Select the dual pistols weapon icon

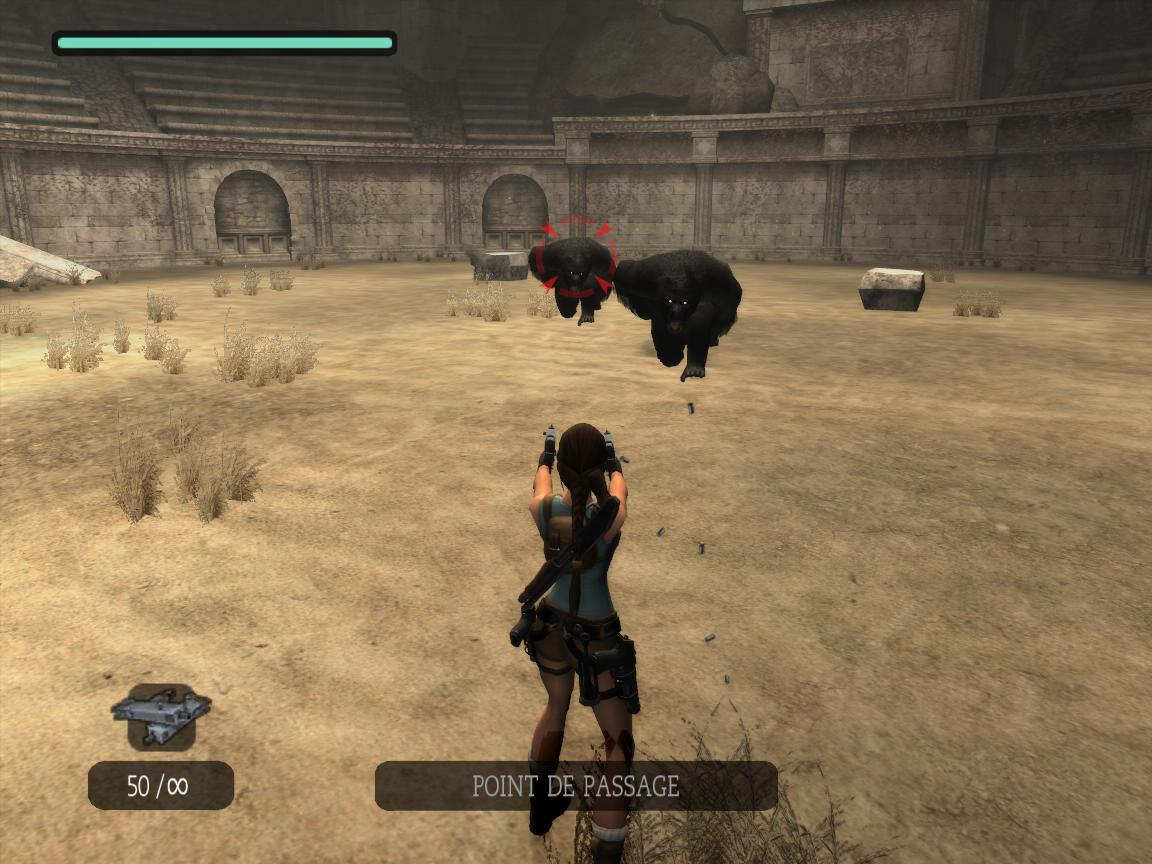click(x=161, y=716)
